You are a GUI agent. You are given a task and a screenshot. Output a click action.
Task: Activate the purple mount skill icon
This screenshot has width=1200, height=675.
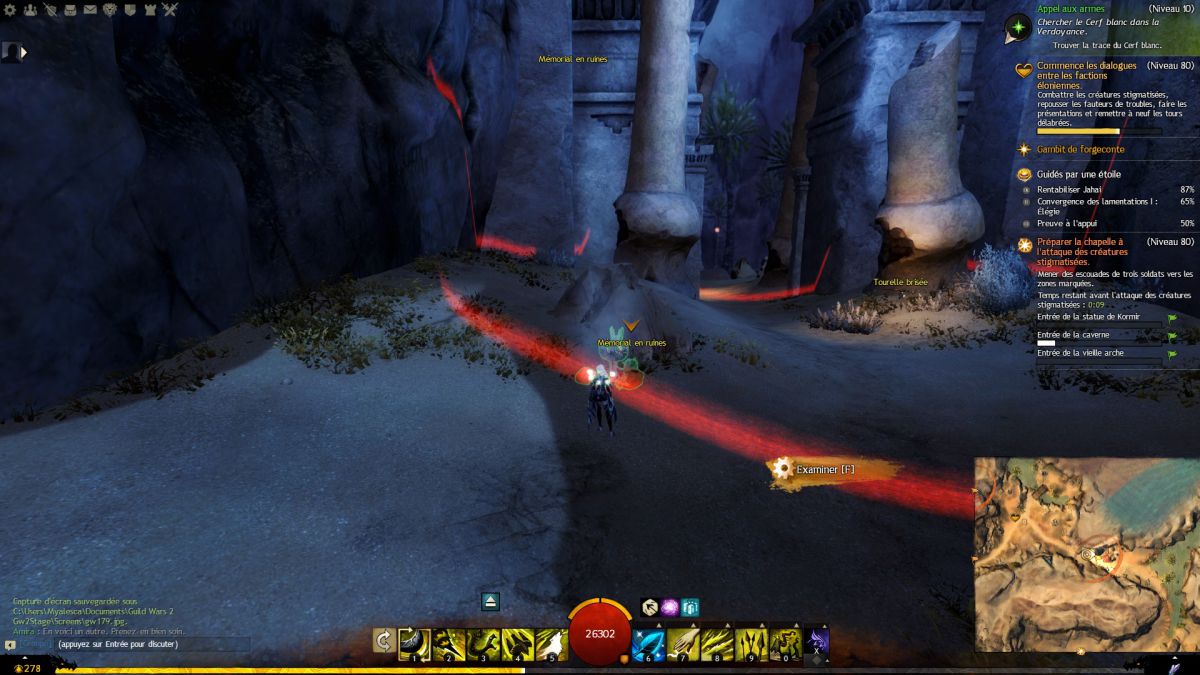pos(817,641)
